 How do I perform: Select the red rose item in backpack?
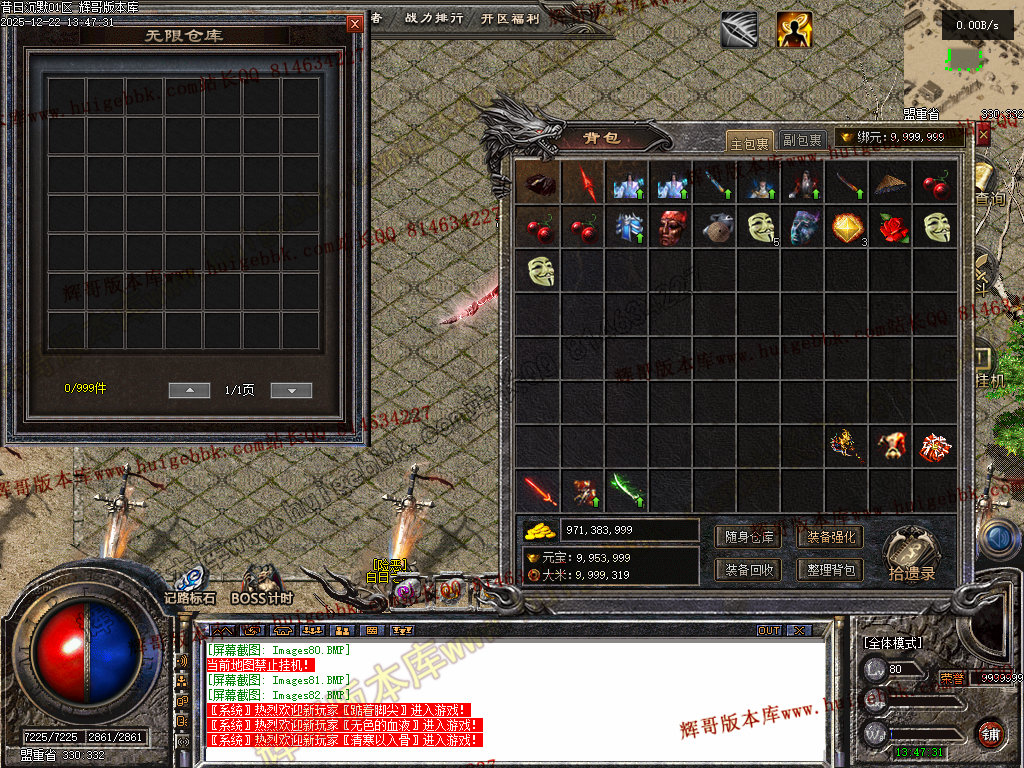coord(892,227)
